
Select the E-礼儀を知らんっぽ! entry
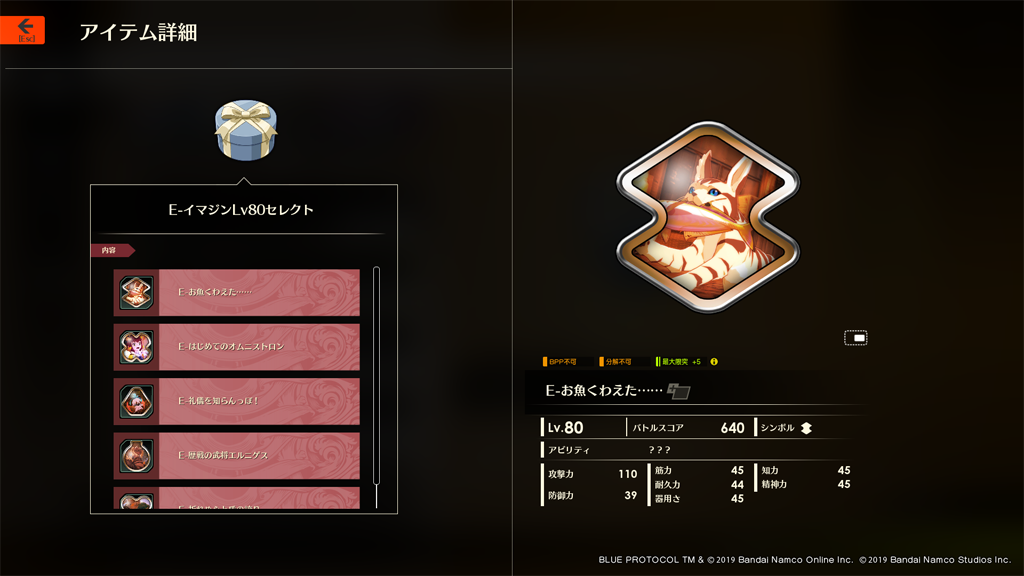[237, 401]
